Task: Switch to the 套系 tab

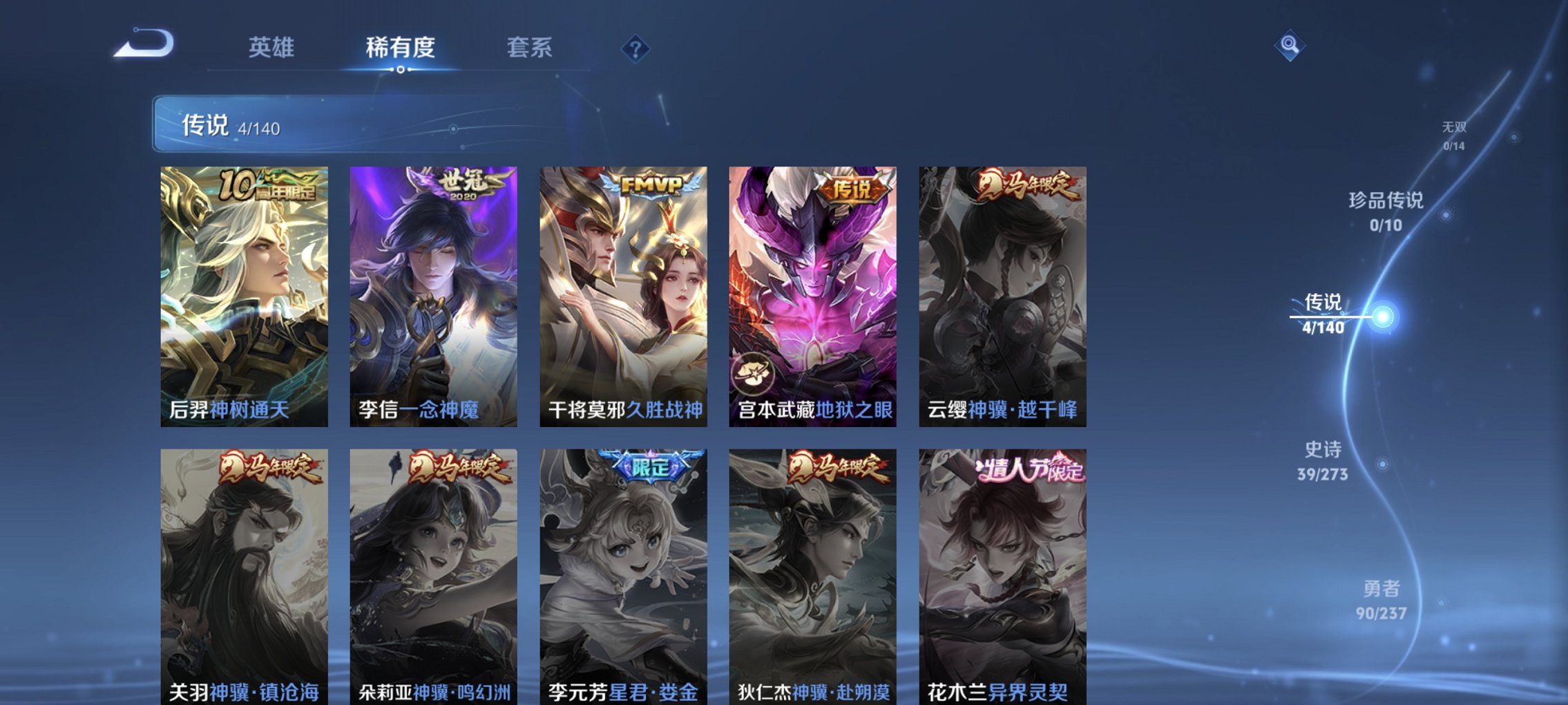Action: pos(530,47)
